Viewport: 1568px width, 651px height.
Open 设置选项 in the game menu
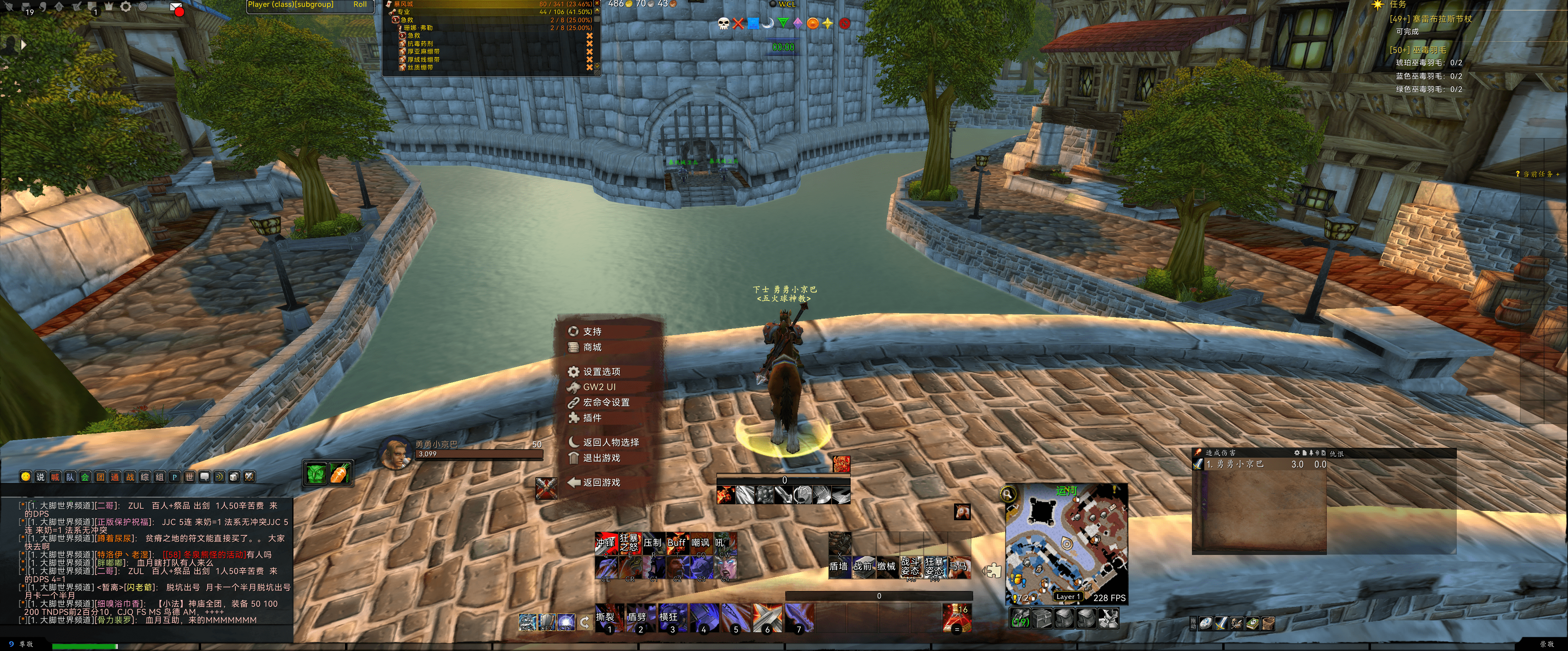601,372
